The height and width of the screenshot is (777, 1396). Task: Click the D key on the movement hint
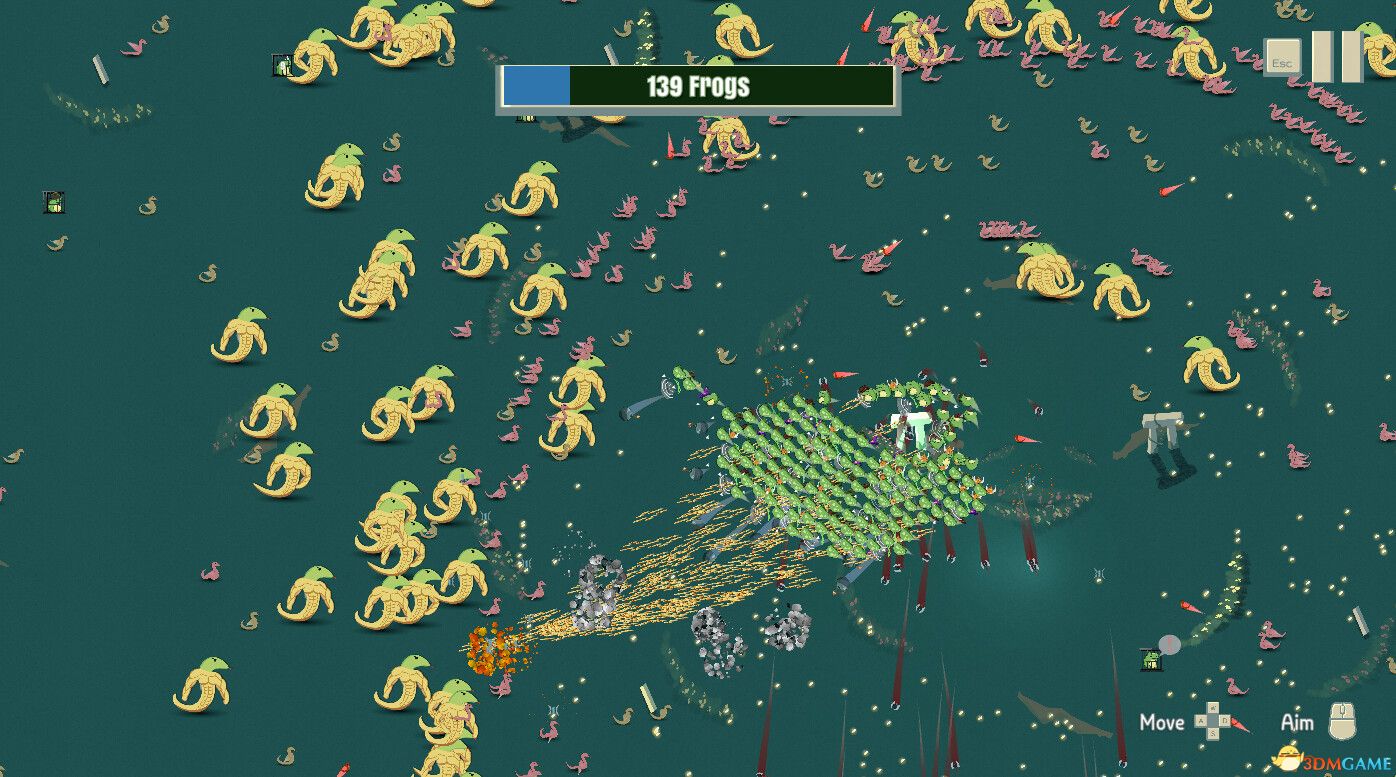(1224, 720)
